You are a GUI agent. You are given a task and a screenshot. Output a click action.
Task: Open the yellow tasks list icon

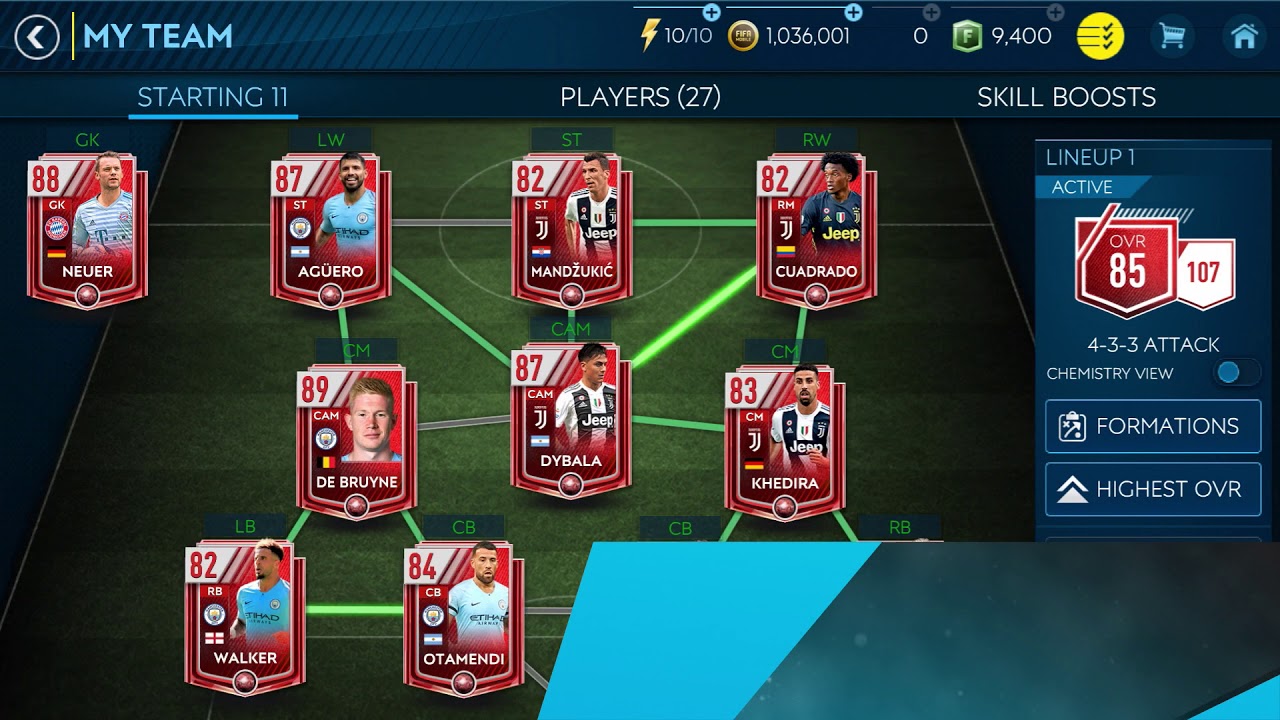(x=1100, y=33)
